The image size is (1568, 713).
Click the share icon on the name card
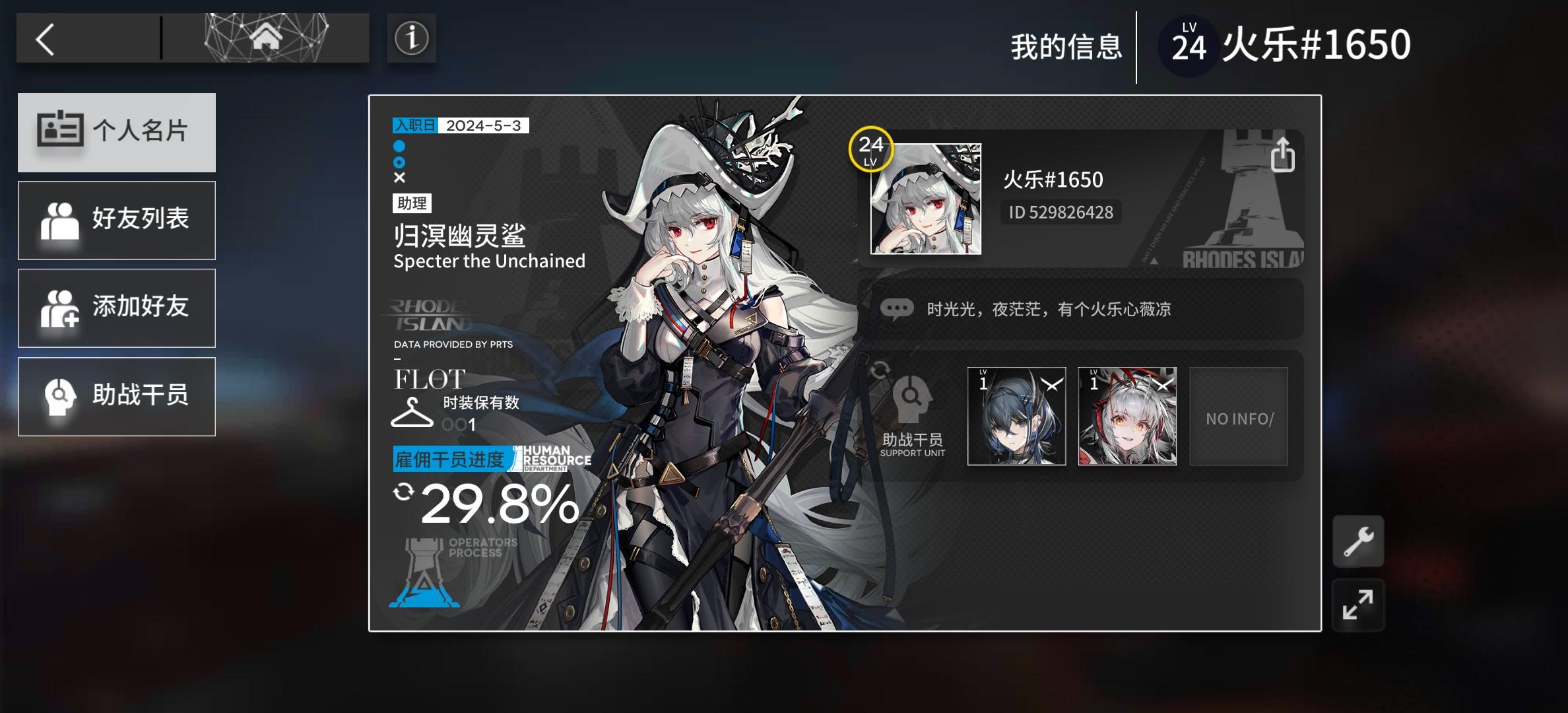coord(1284,155)
